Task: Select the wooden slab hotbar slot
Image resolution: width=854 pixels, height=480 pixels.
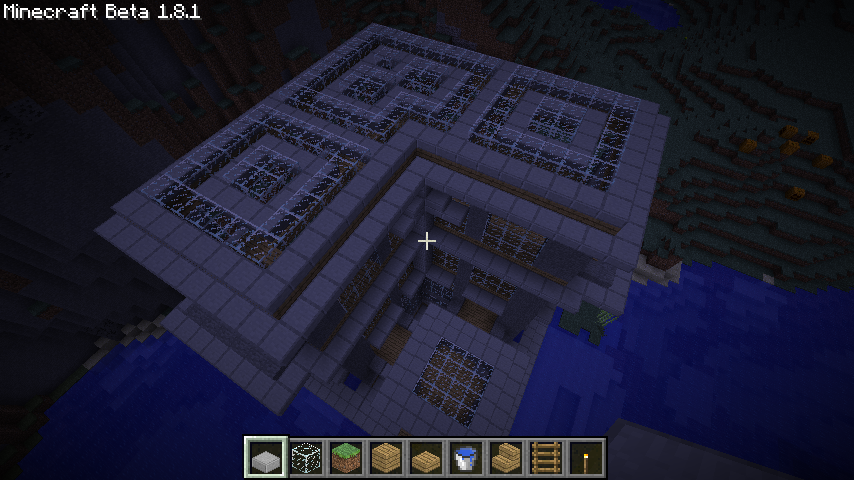Action: tap(426, 458)
